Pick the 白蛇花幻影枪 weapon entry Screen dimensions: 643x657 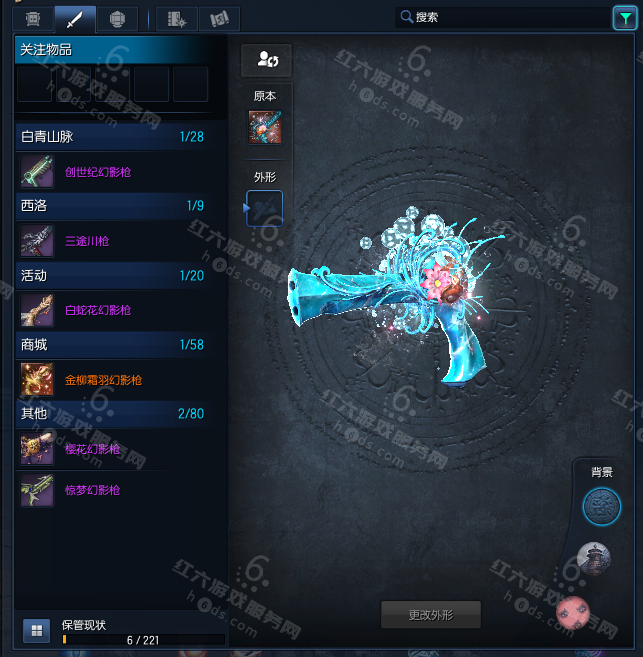[x=98, y=311]
